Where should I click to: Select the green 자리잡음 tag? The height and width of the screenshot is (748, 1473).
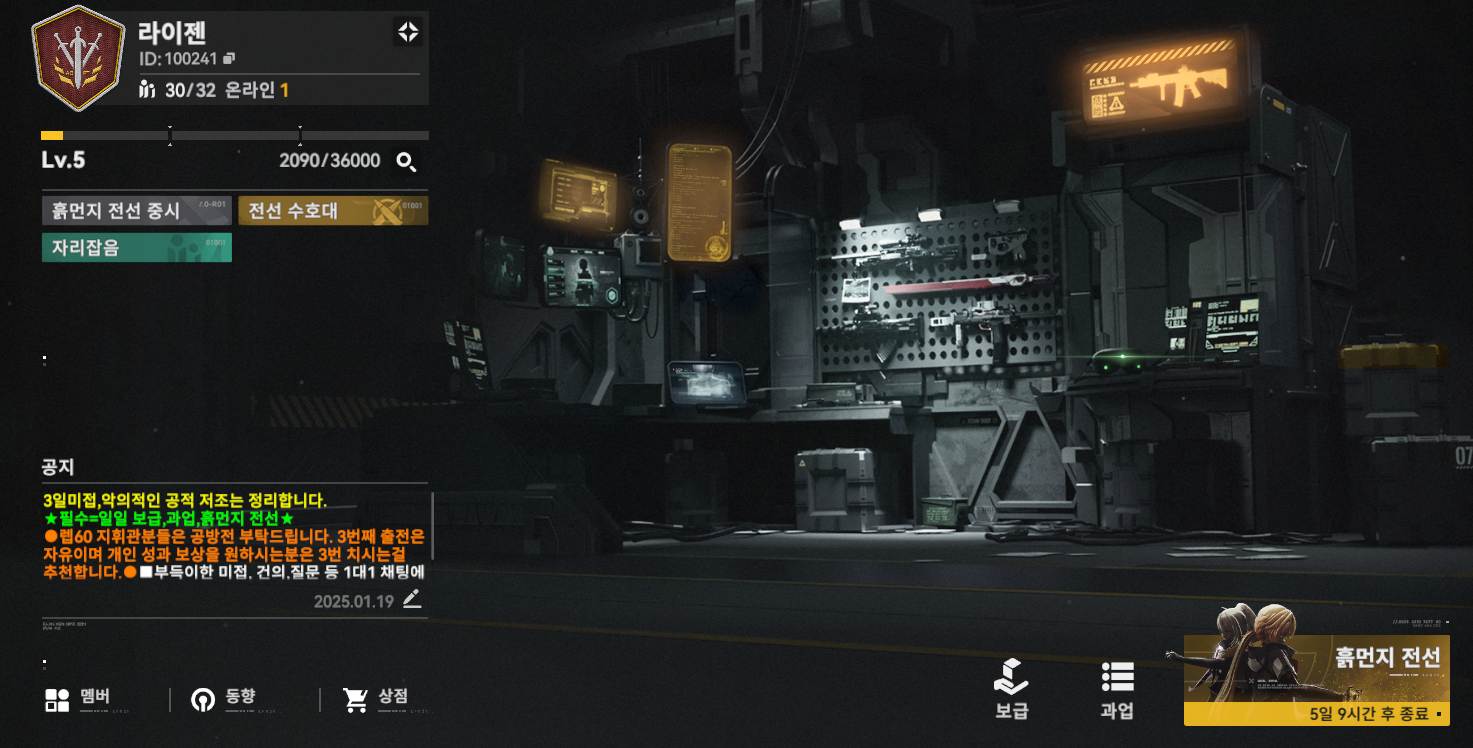tap(136, 247)
